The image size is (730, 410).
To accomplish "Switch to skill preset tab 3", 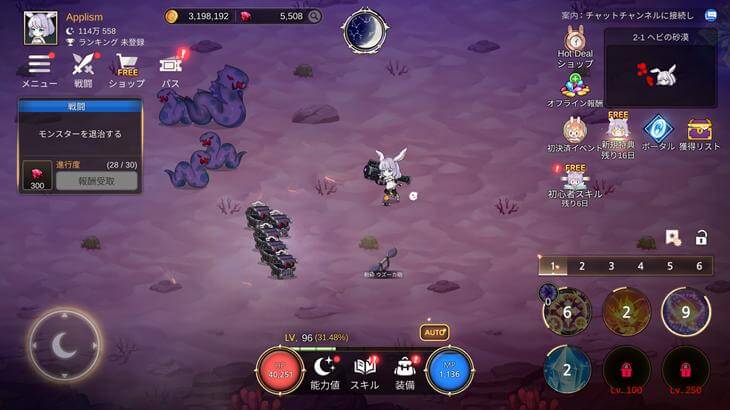I will coord(611,266).
